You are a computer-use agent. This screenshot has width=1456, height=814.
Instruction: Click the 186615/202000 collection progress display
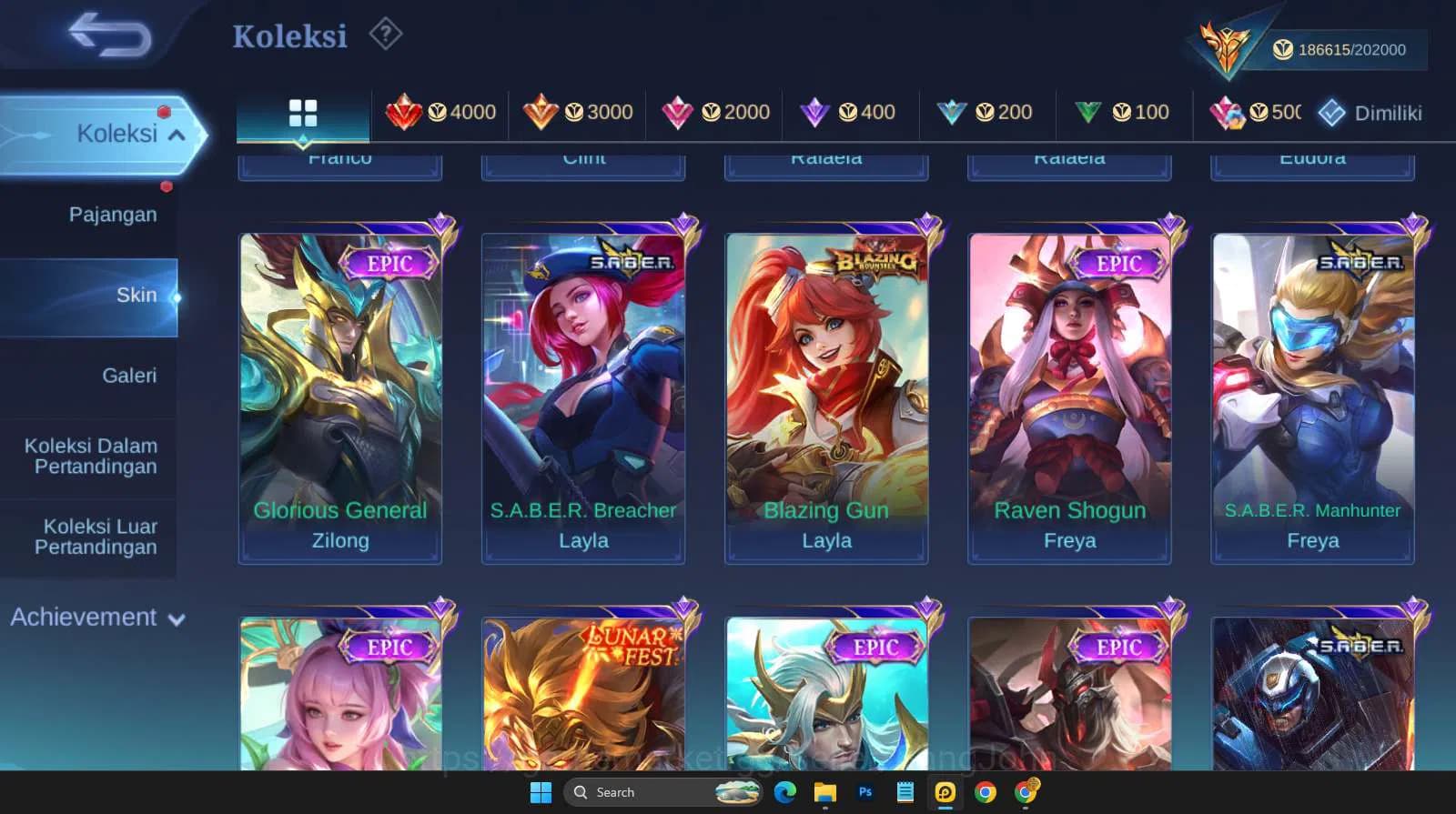click(1344, 49)
